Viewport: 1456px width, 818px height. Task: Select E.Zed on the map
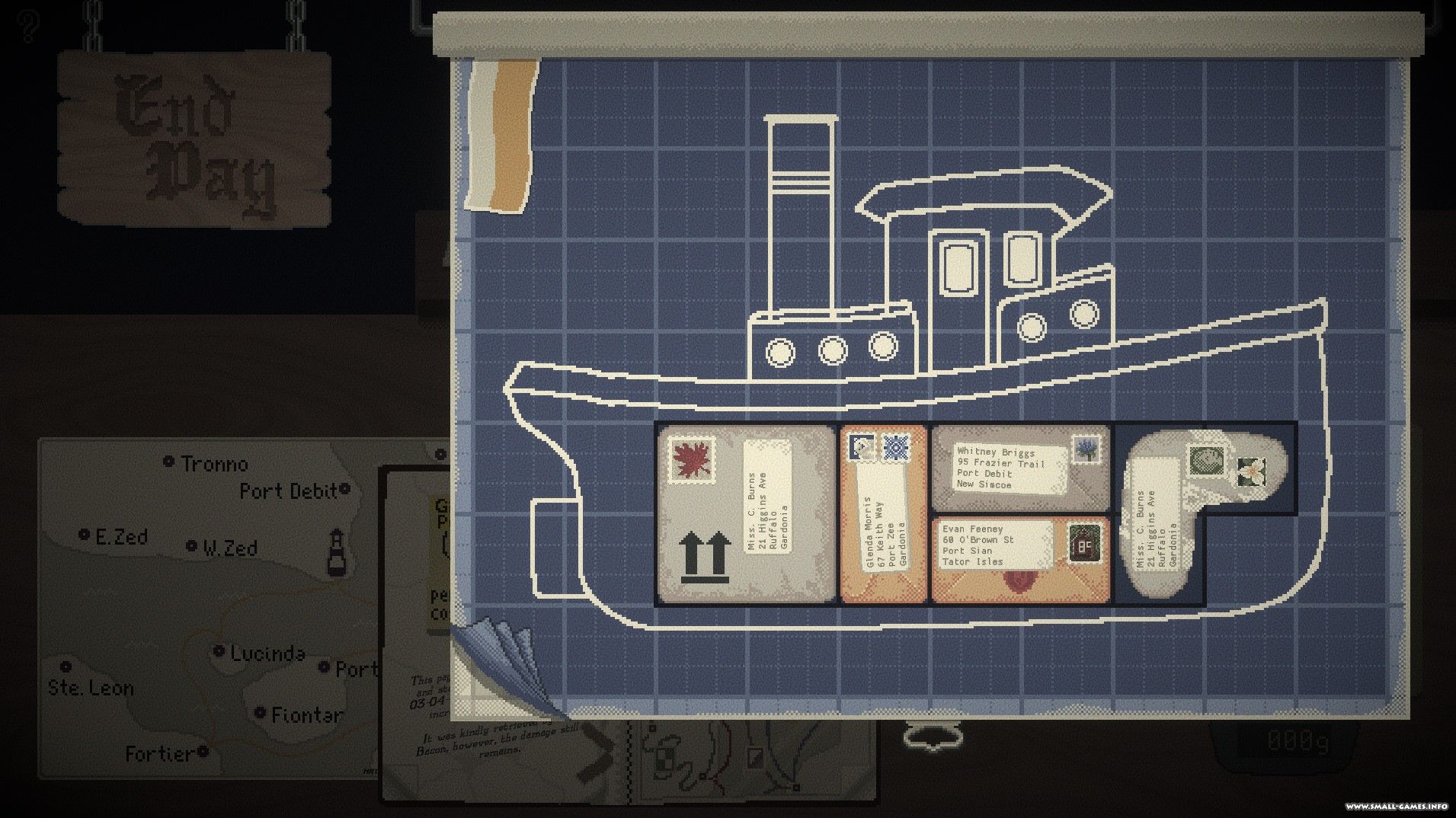85,535
